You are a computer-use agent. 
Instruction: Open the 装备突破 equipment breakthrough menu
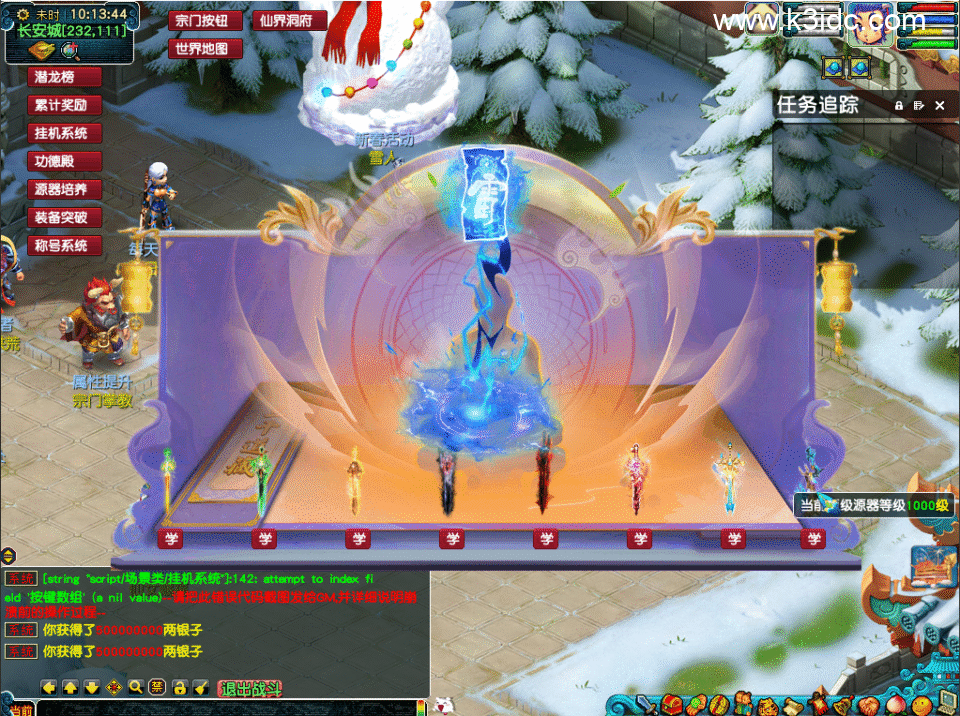point(64,217)
